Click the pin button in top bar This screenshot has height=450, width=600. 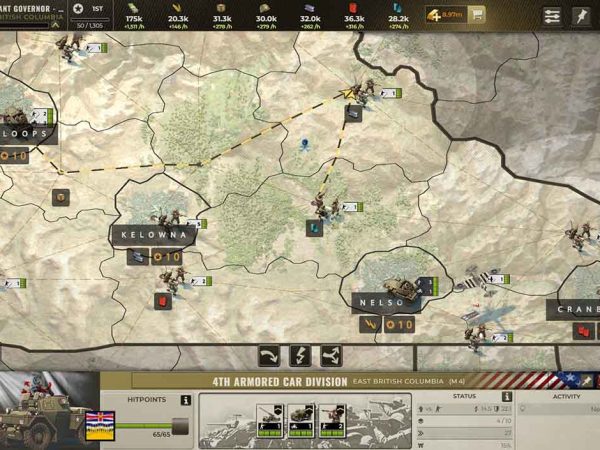point(581,15)
